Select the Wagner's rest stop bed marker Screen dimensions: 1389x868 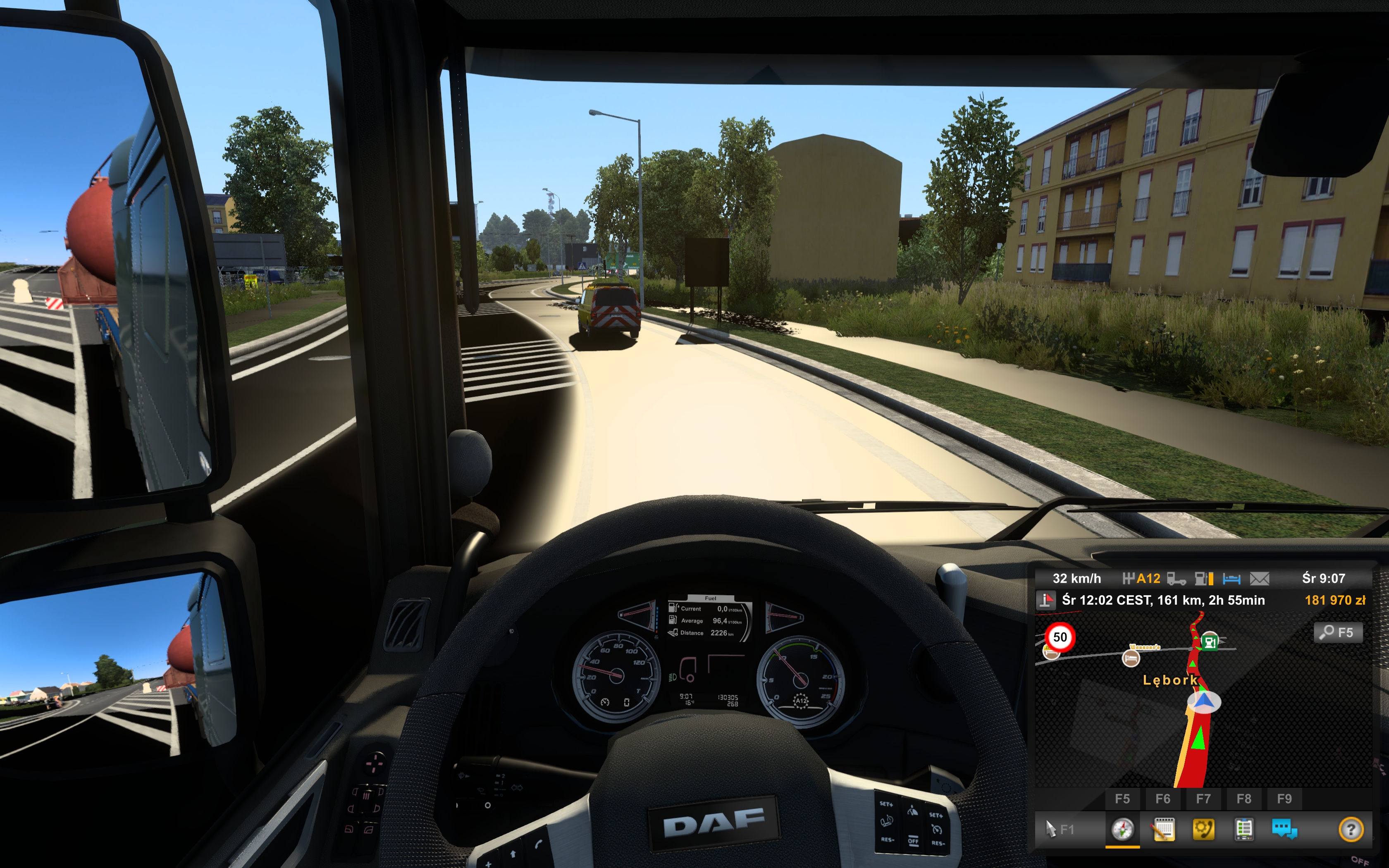click(x=1130, y=658)
